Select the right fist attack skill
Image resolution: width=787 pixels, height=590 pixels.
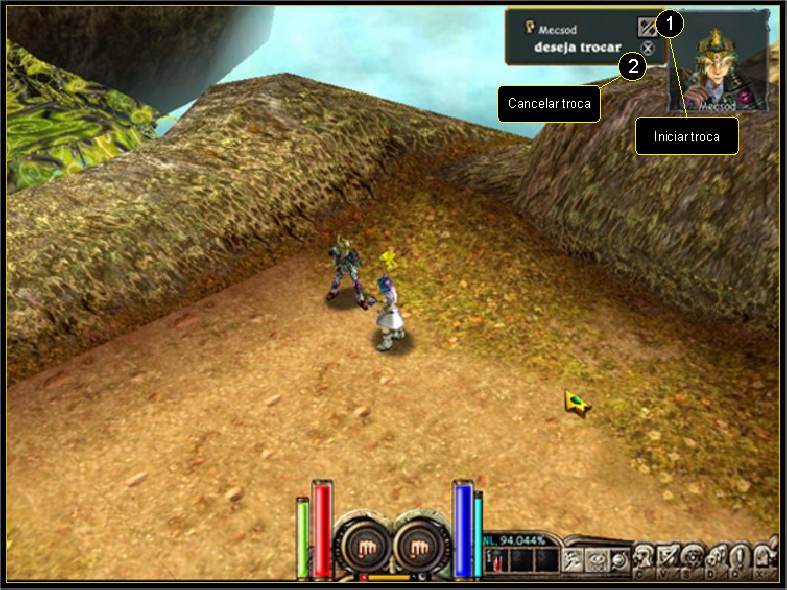coord(421,545)
